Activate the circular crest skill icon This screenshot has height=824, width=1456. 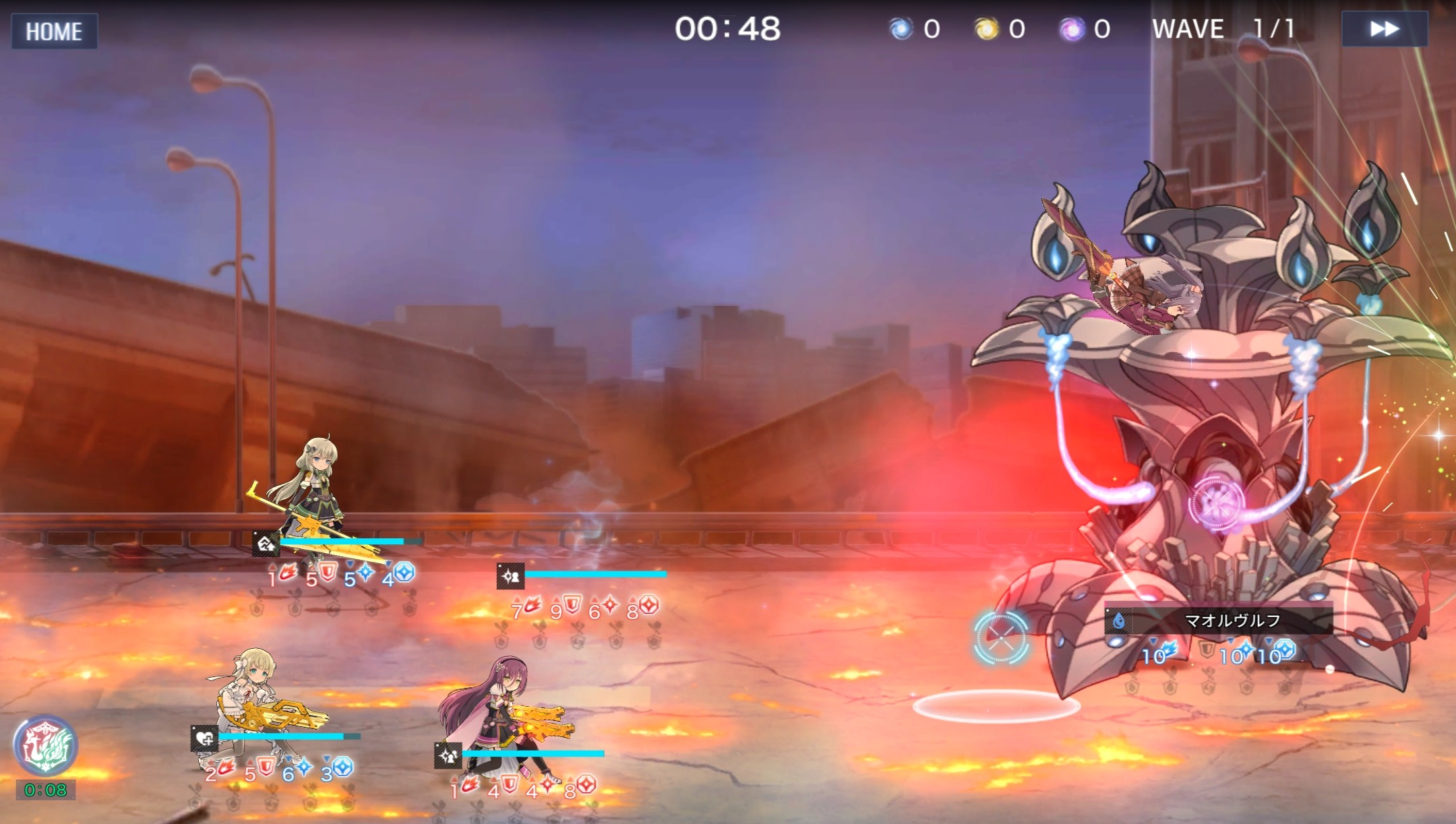(45, 746)
